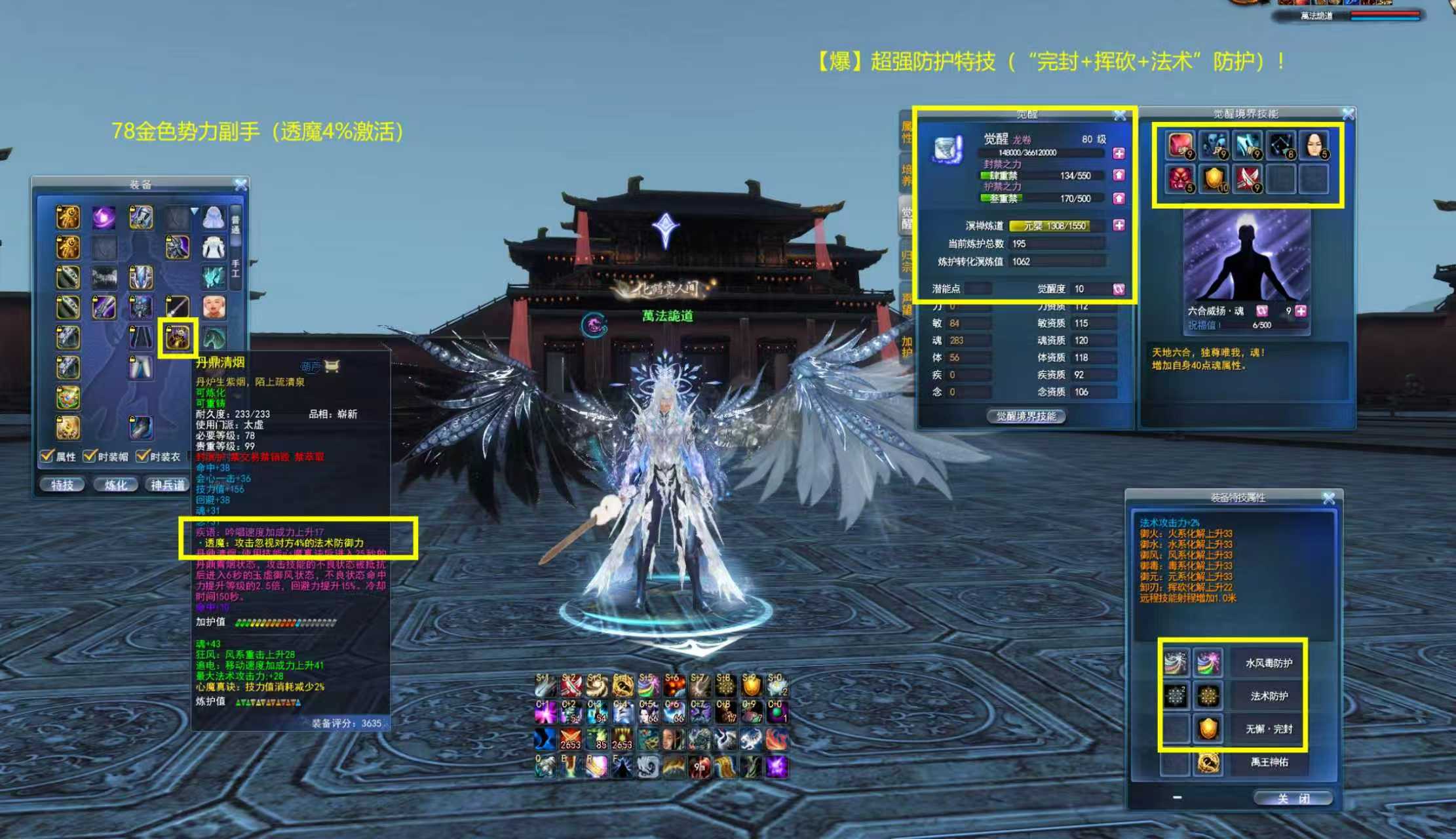Select the staff weapon equipment slot

coord(178,307)
